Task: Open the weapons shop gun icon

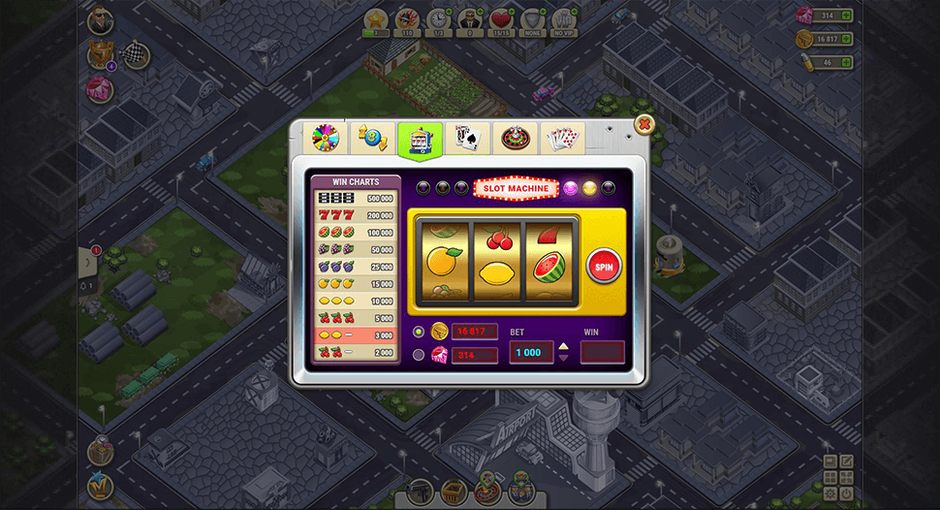Action: pyautogui.click(x=421, y=490)
